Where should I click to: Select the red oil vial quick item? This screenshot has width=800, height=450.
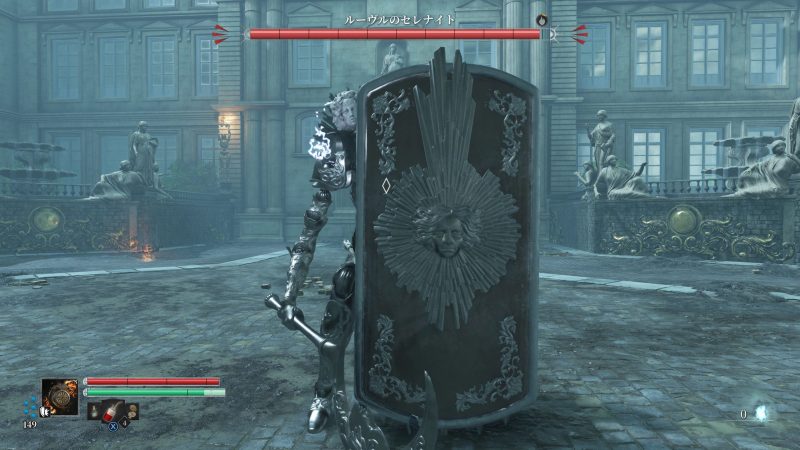pos(113,411)
